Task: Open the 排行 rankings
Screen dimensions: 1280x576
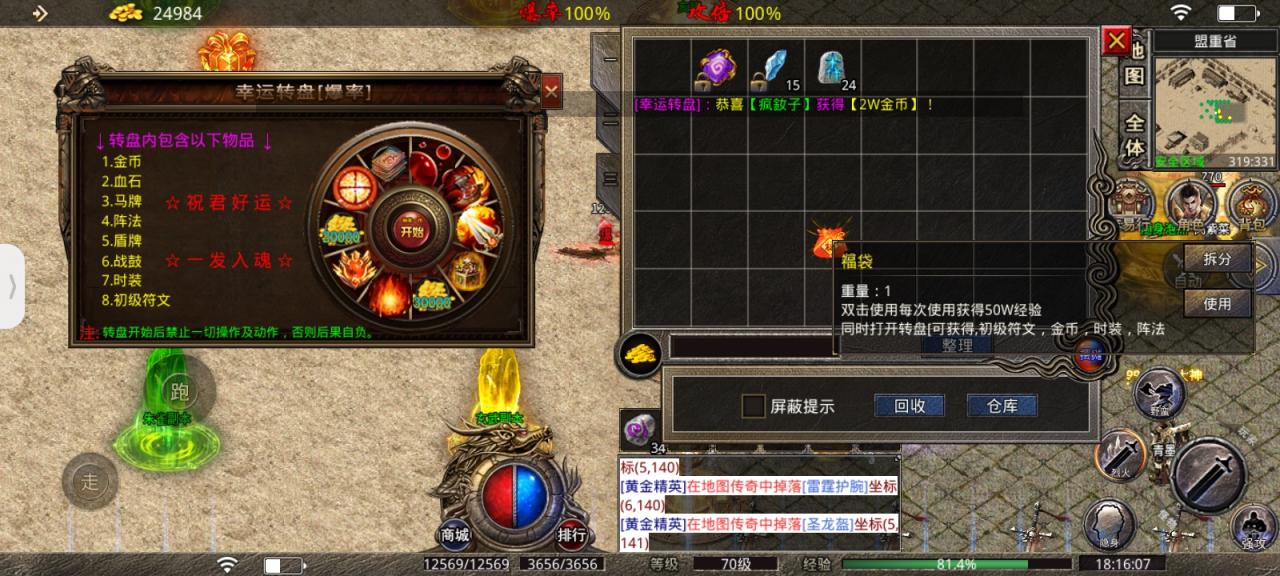Action: [572, 535]
